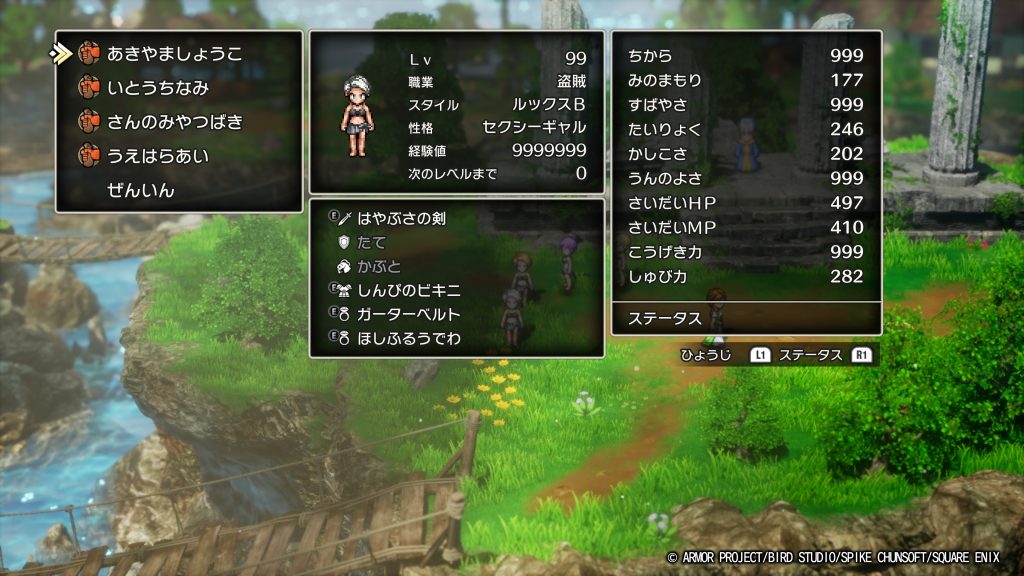Select party member あきやましょうこ
This screenshot has width=1024, height=576.
click(x=174, y=54)
